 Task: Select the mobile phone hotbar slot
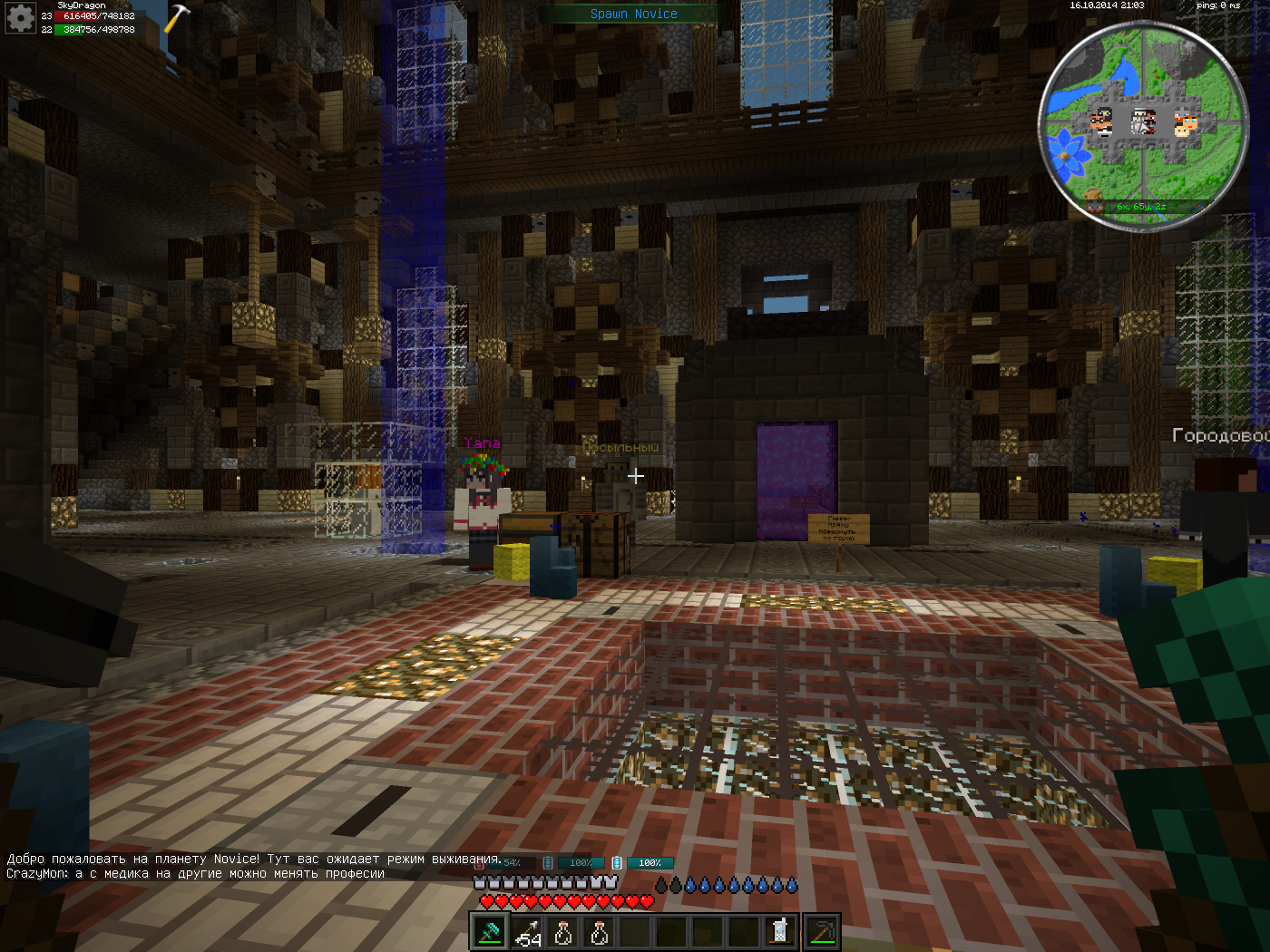click(x=780, y=932)
